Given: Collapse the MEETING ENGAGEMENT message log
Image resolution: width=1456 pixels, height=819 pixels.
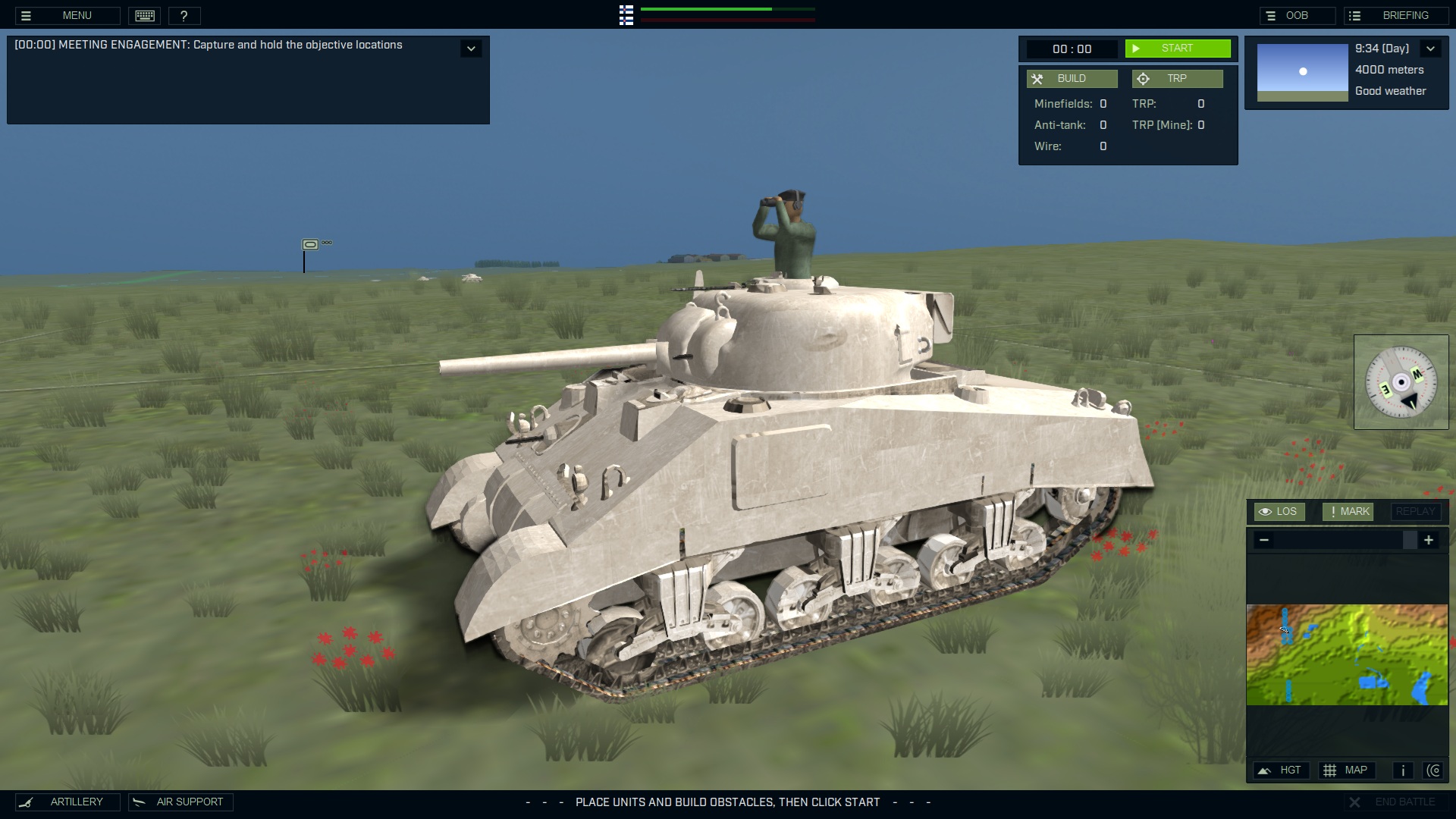Looking at the screenshot, I should click(471, 48).
